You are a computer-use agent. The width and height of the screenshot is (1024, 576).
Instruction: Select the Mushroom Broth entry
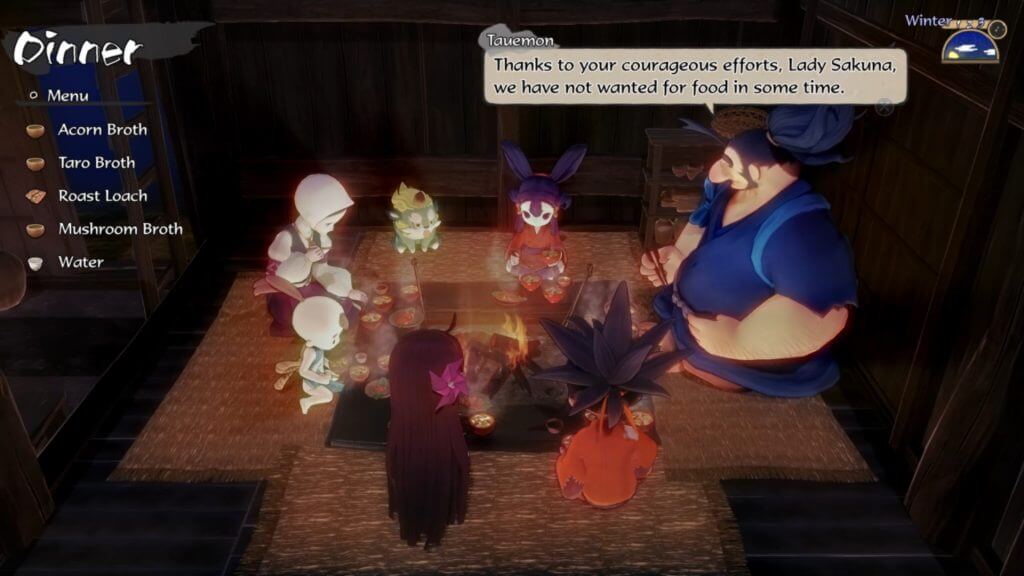coord(120,229)
